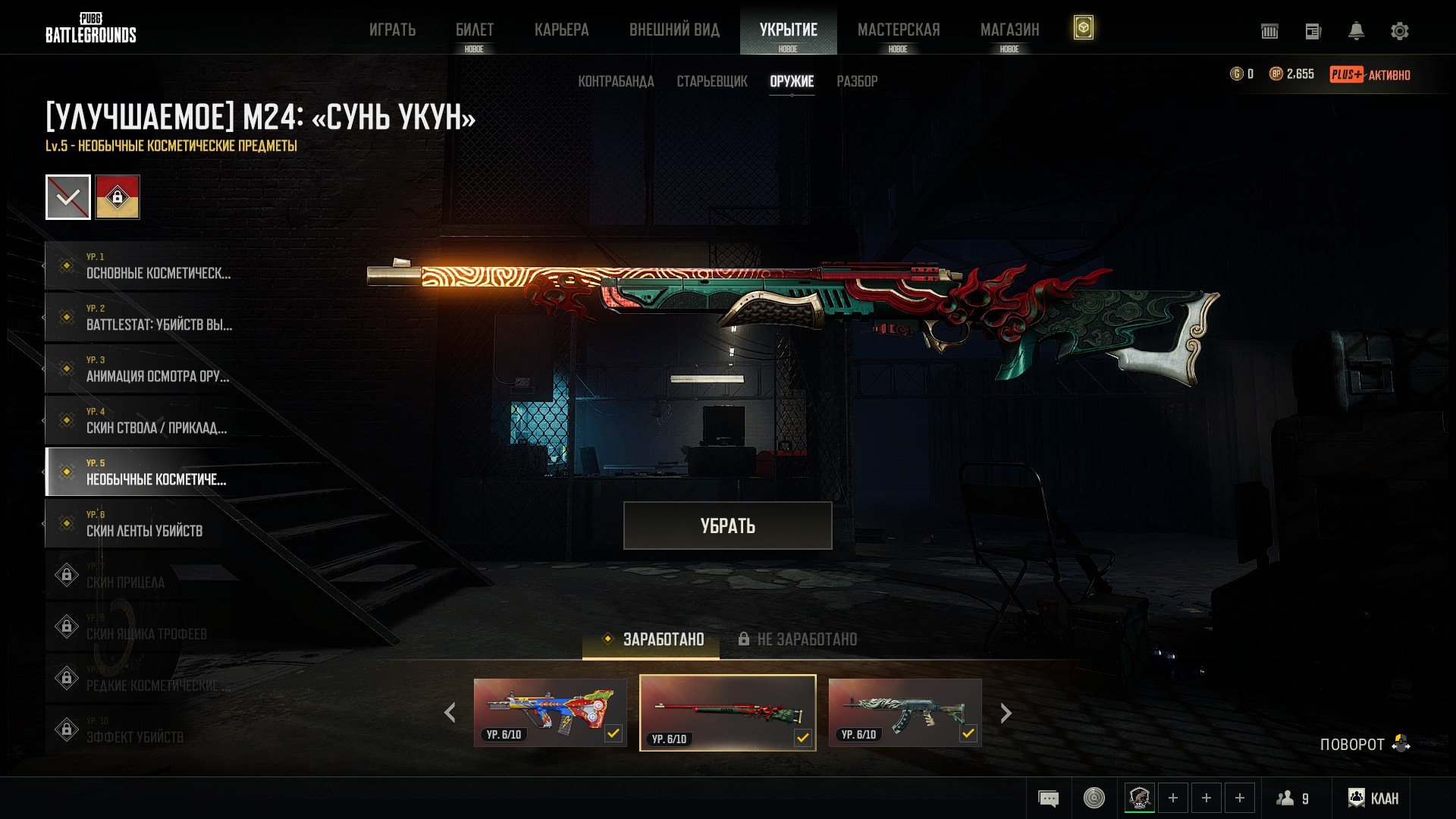Switch to the СТАРЬЕВЩИК sub-tab
The image size is (1456, 819).
(x=711, y=81)
